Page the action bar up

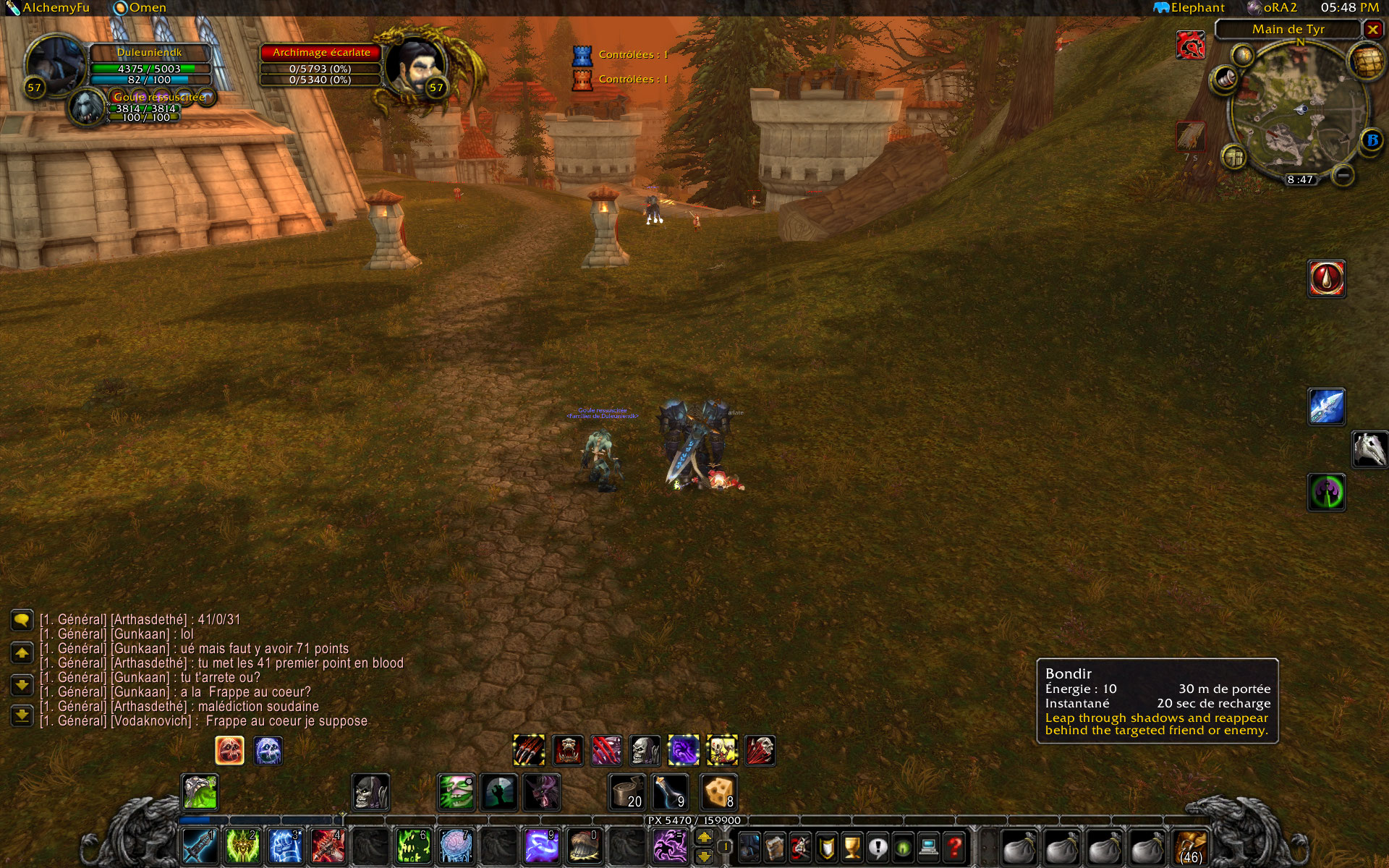(704, 838)
